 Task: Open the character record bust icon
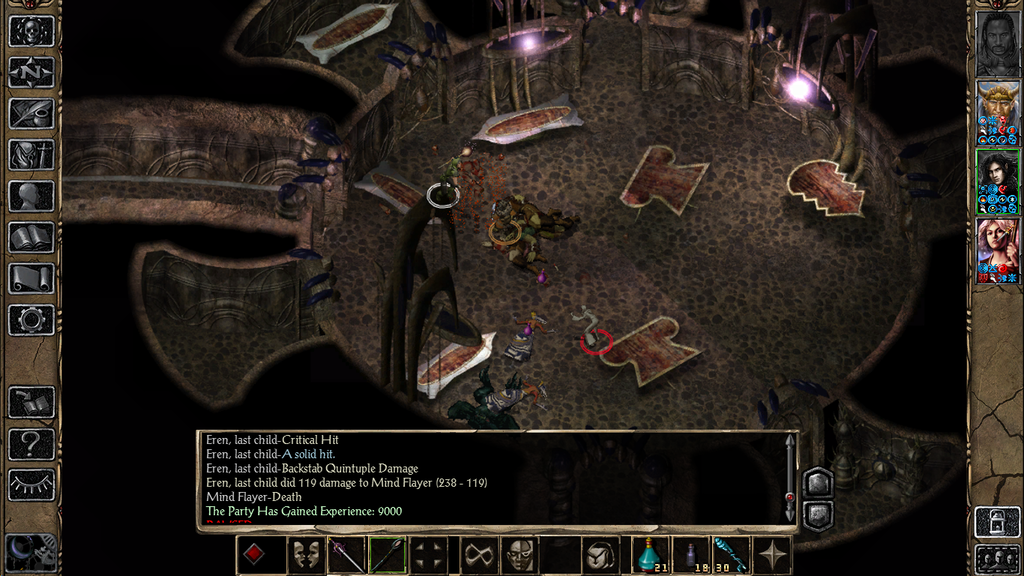(31, 196)
